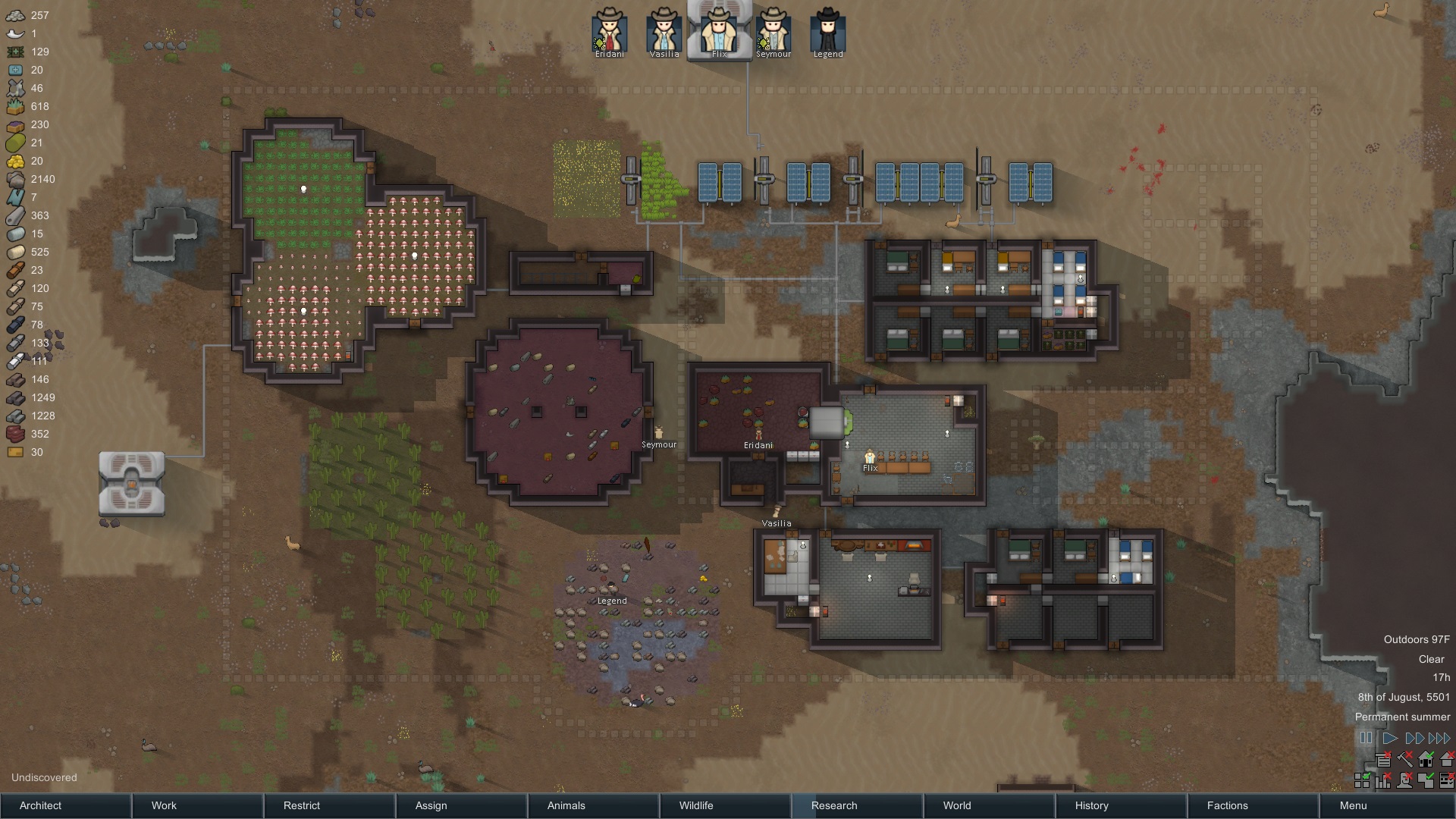Select colonist Eridani's portrait
1456x819 pixels.
[x=609, y=32]
